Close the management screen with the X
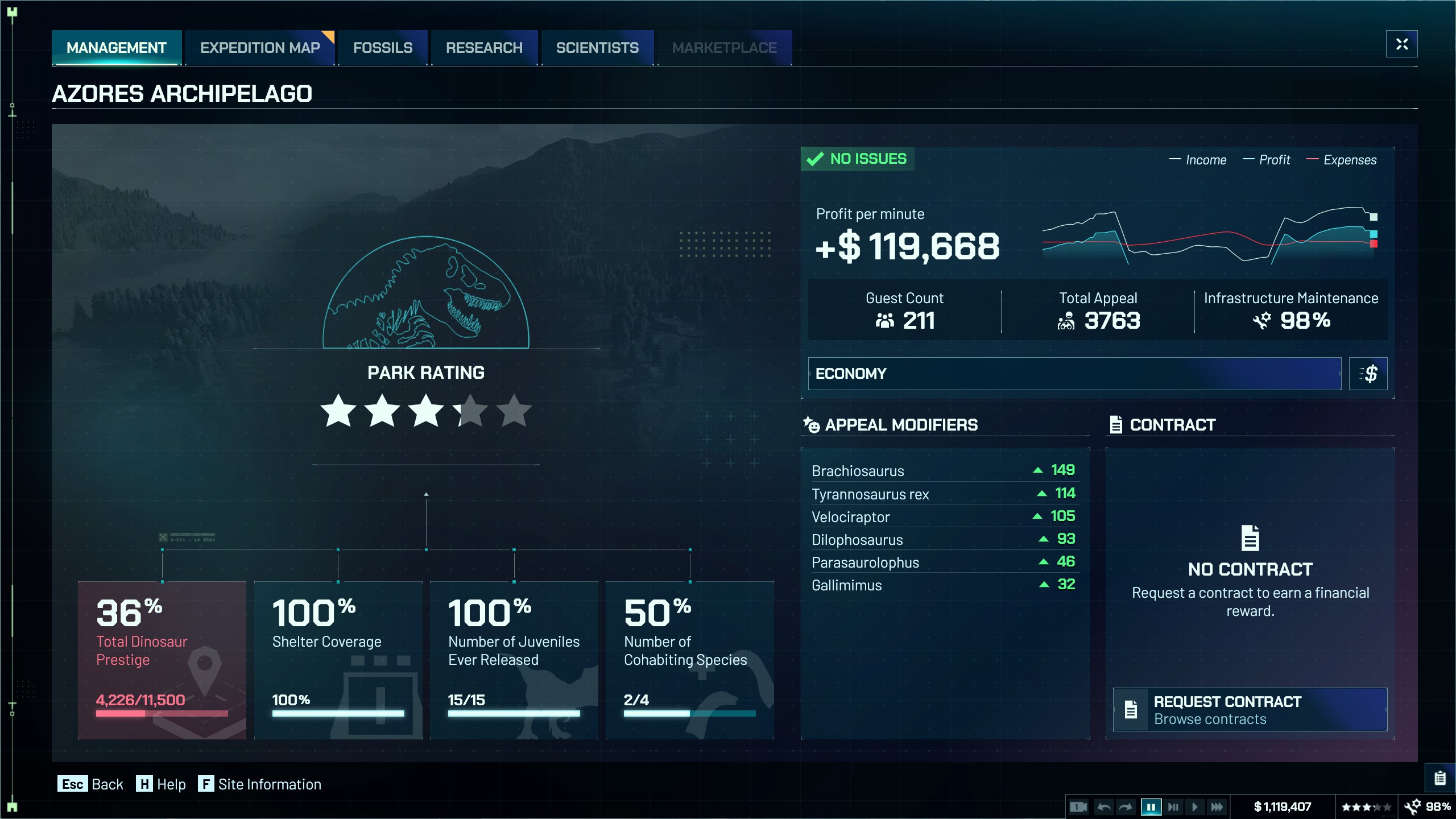This screenshot has width=1456, height=819. [x=1401, y=44]
